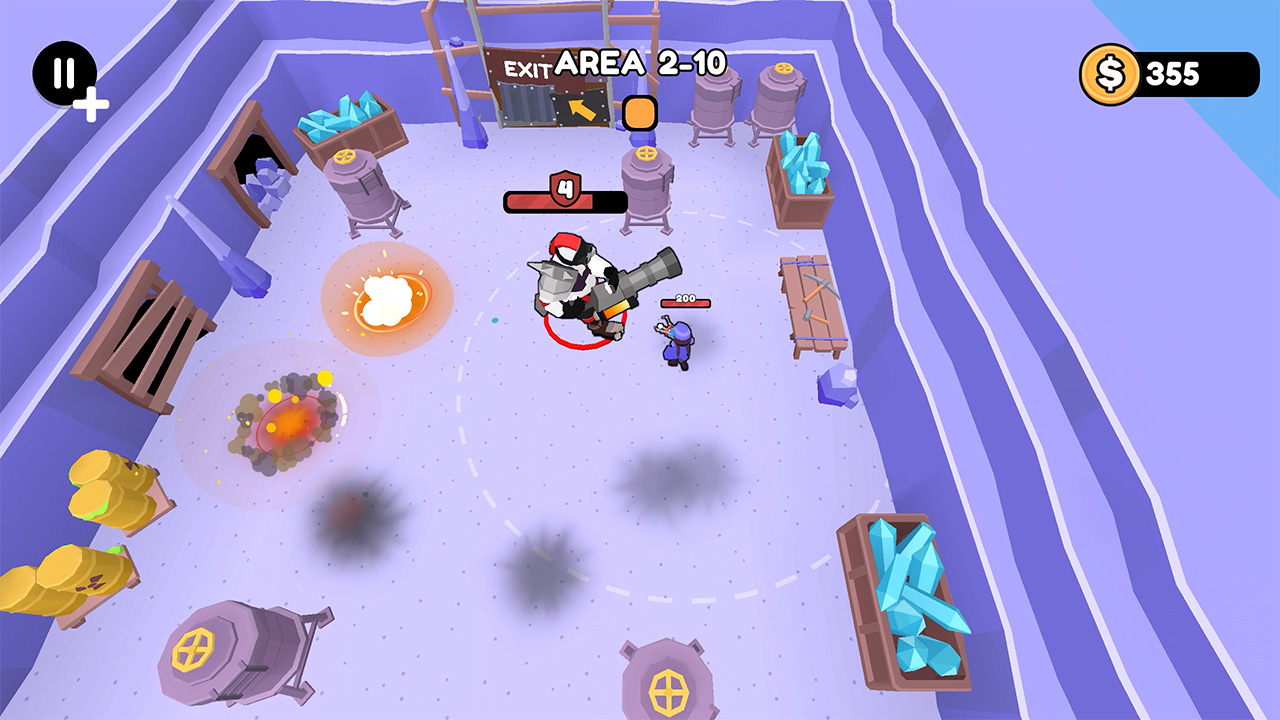The height and width of the screenshot is (720, 1280).
Task: Click the pause icon top left
Action: [x=62, y=72]
